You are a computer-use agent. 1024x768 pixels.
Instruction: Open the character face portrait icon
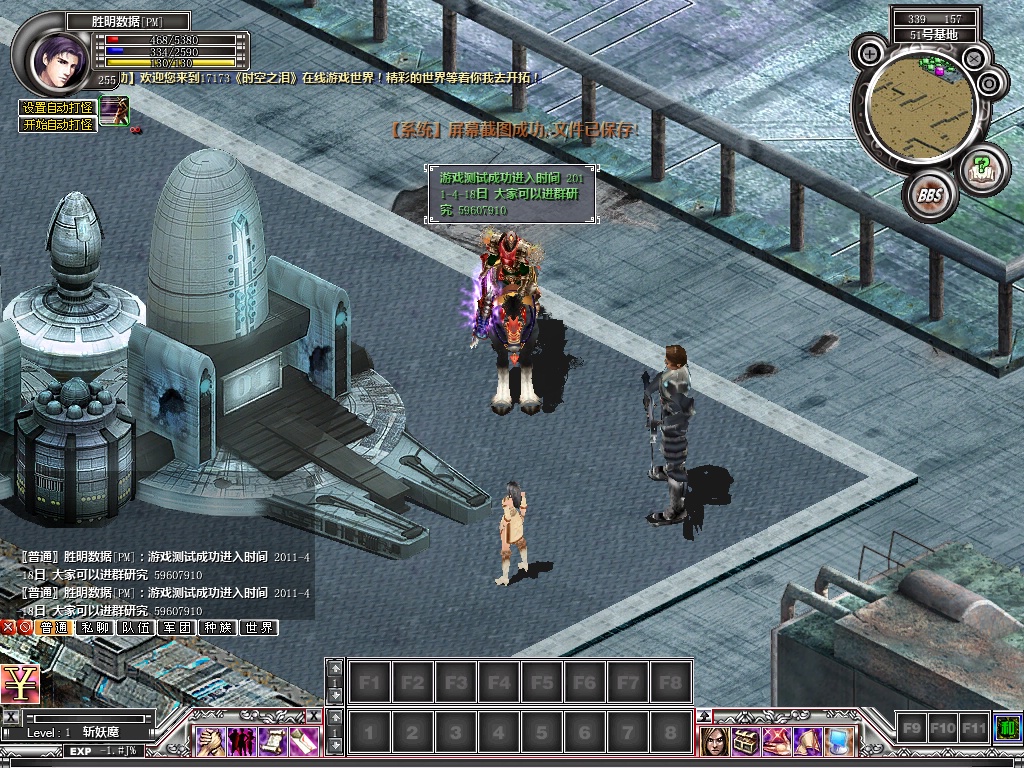[x=714, y=741]
